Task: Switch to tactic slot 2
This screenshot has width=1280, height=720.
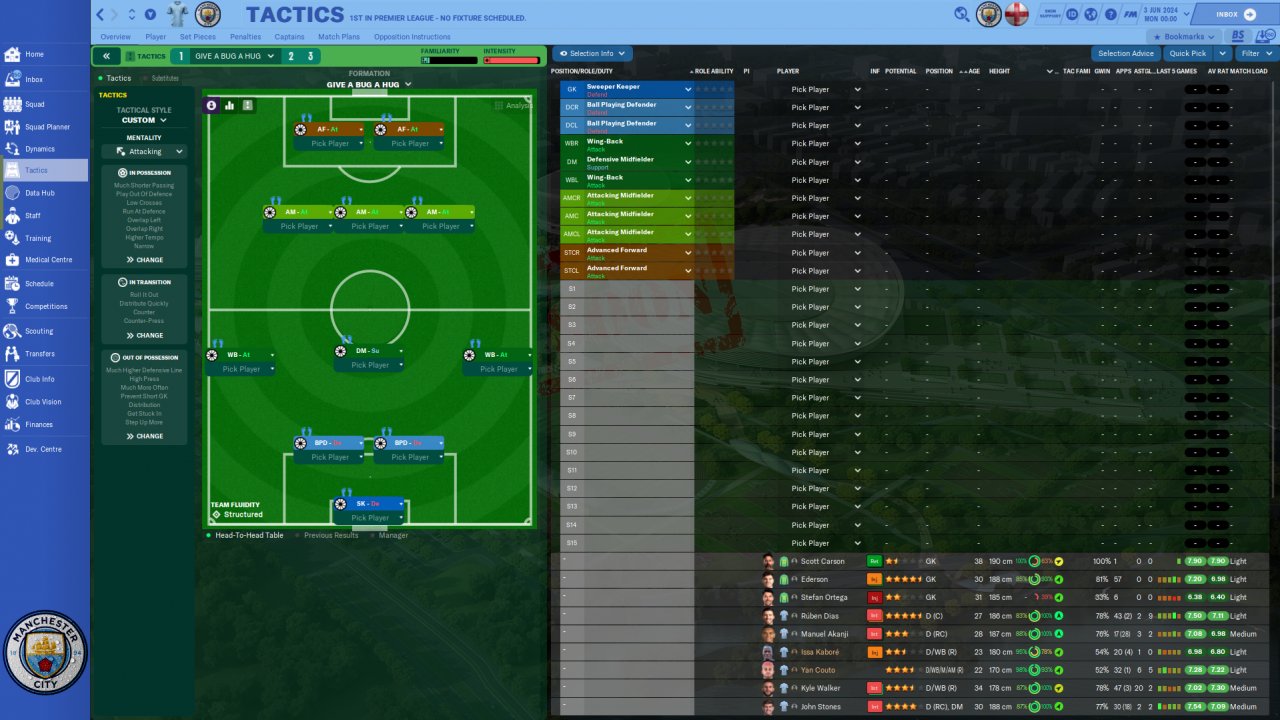Action: coord(291,57)
